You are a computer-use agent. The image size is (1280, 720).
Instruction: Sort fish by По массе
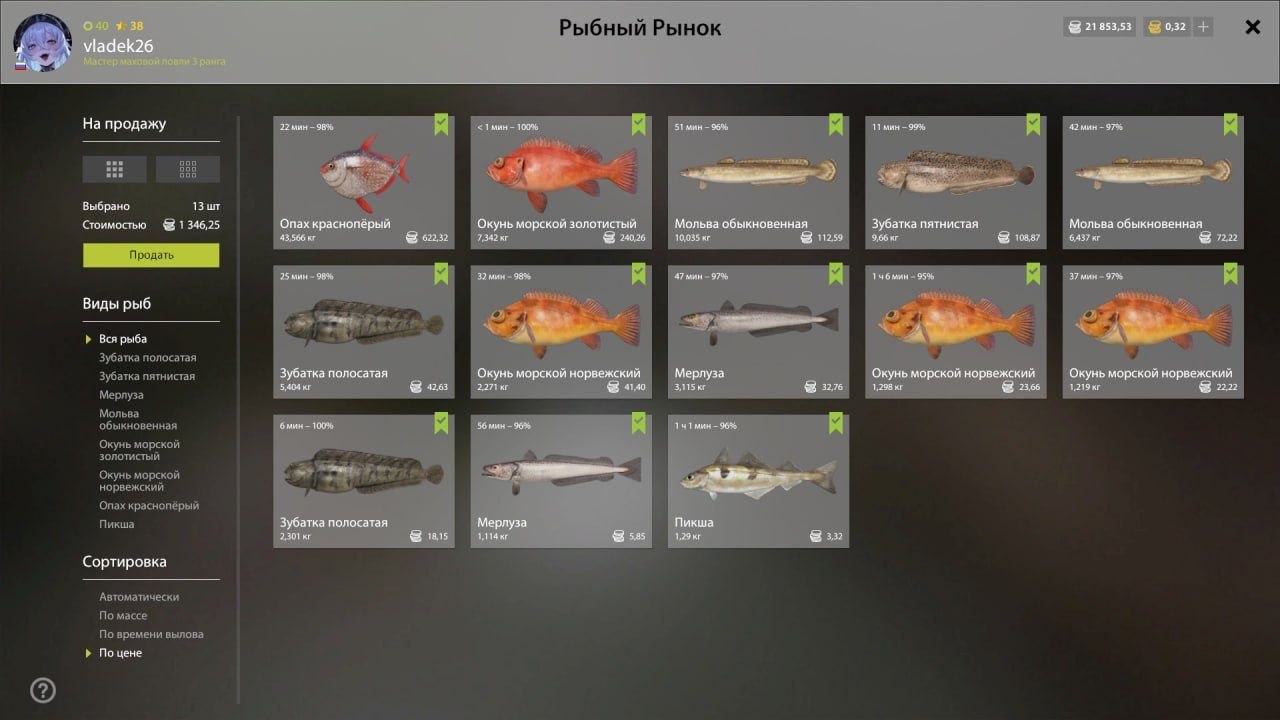pyautogui.click(x=123, y=616)
